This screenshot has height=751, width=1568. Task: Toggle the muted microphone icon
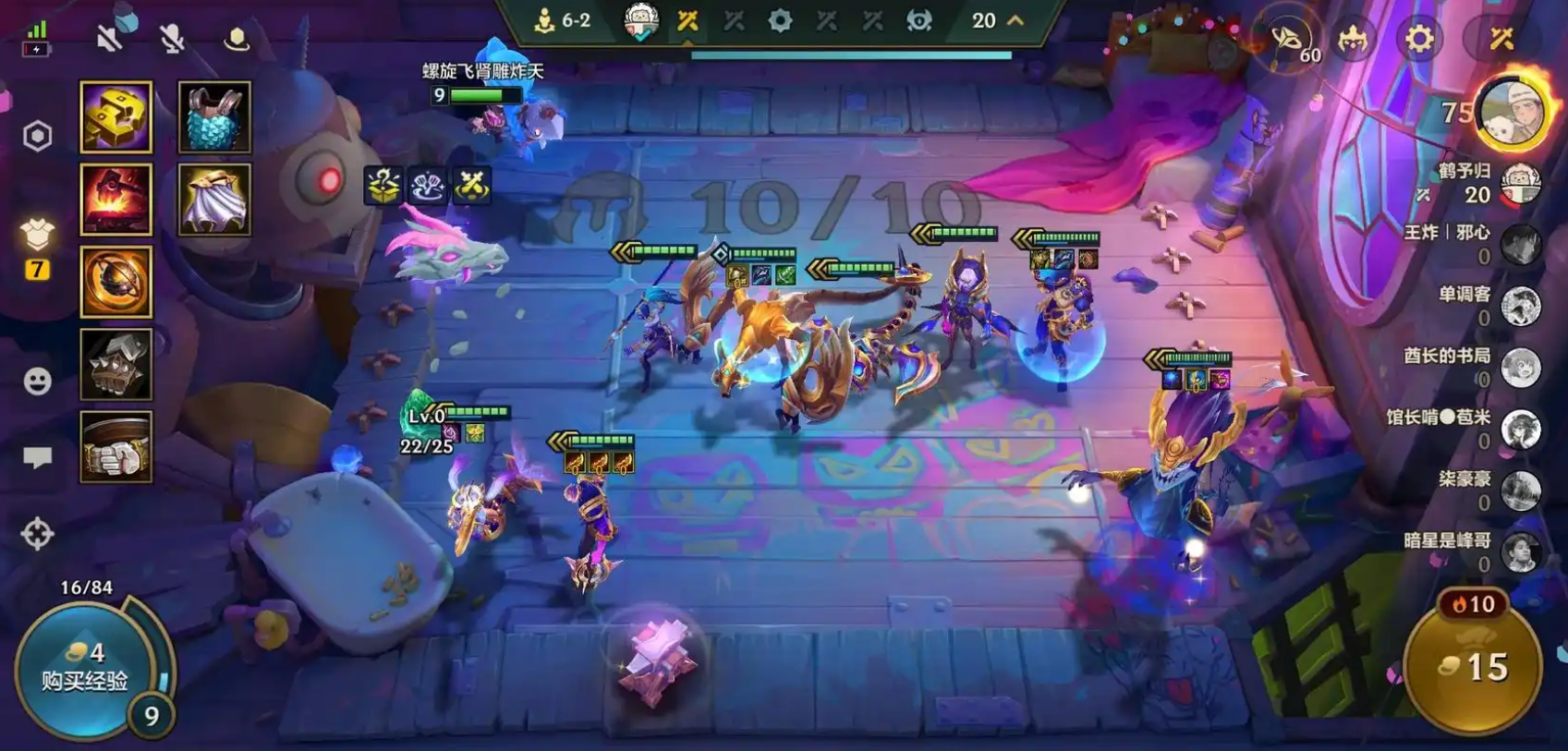click(172, 38)
